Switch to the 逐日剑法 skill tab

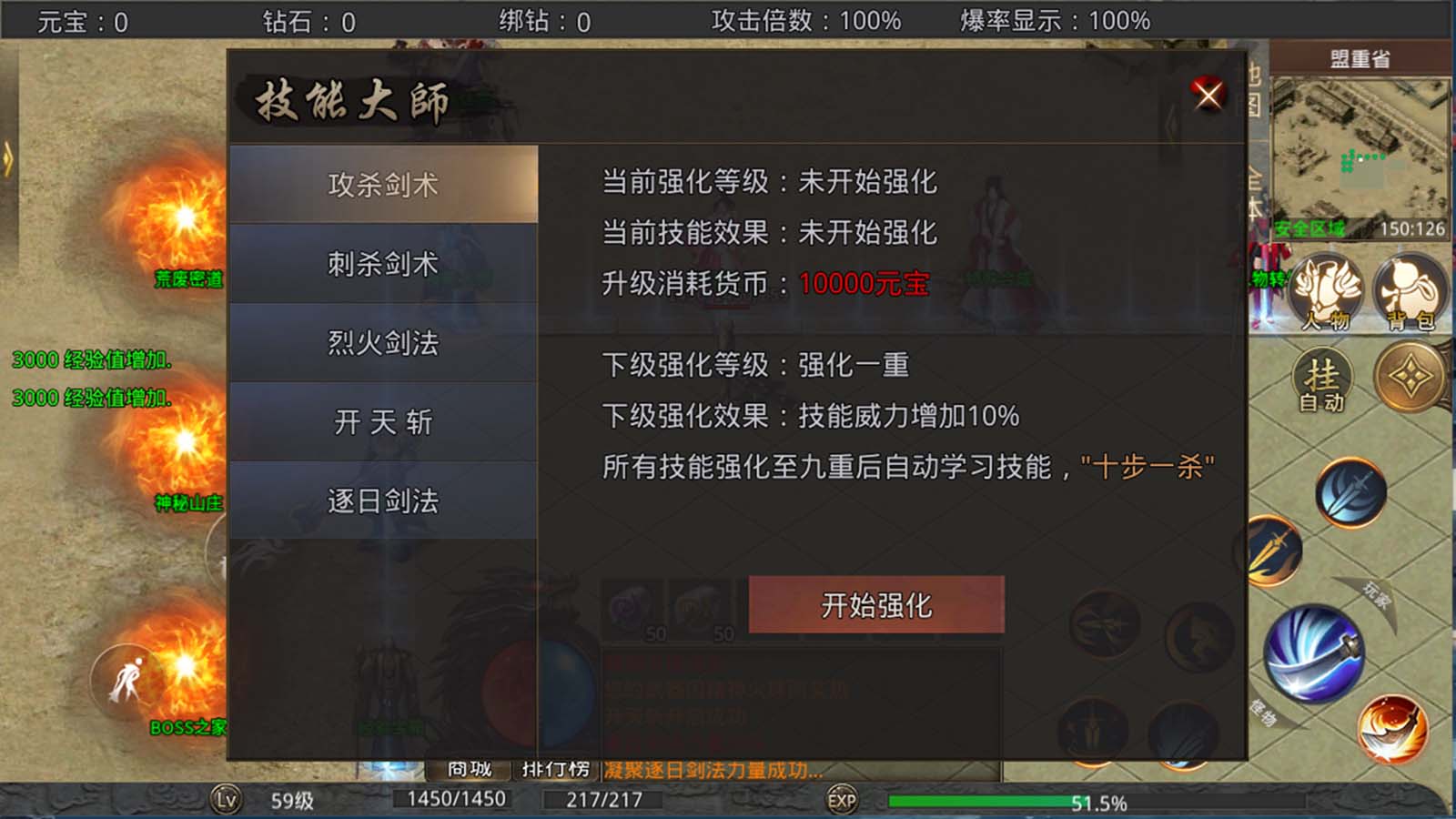pos(384,498)
